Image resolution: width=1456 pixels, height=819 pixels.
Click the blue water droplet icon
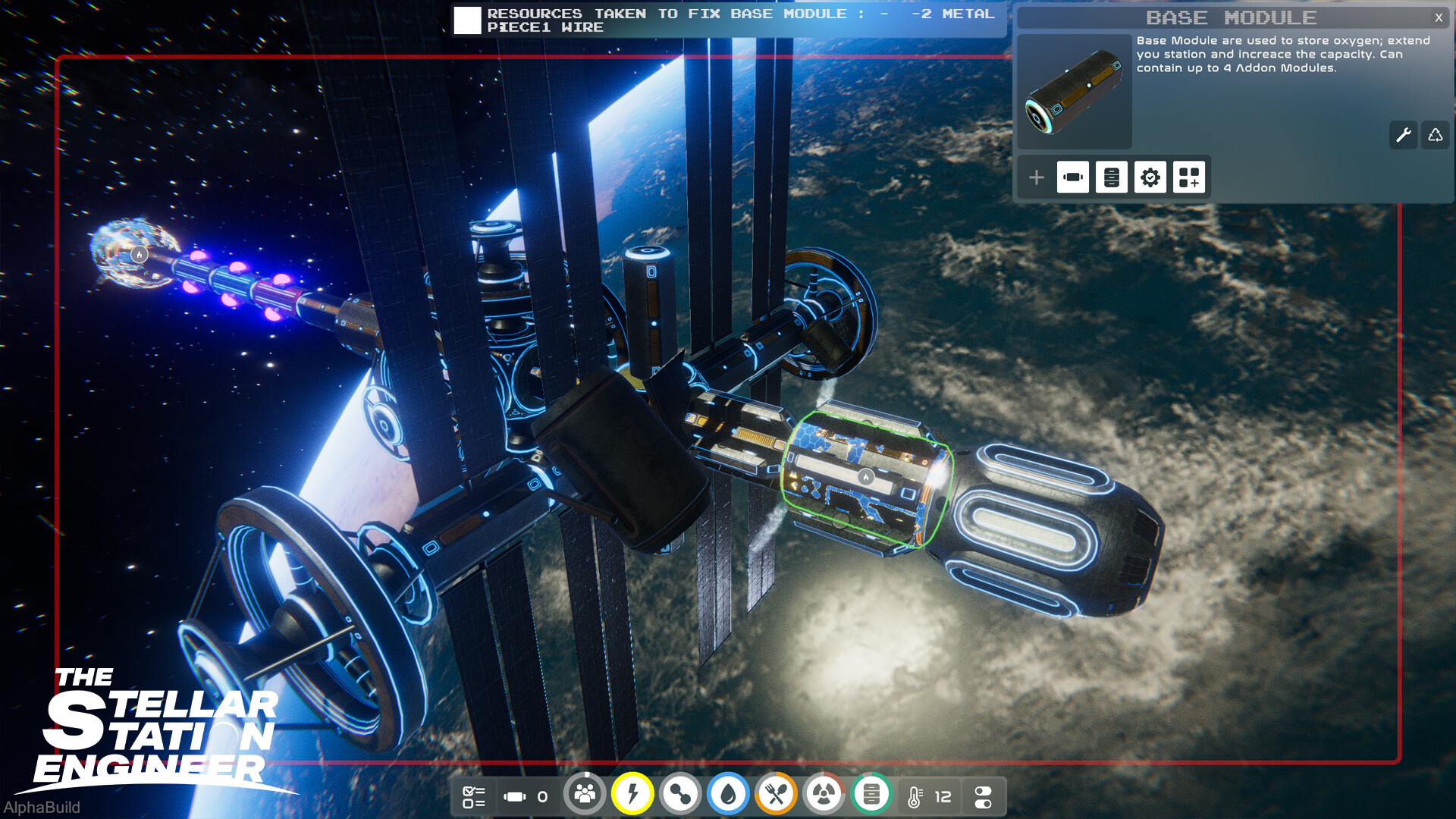(728, 795)
